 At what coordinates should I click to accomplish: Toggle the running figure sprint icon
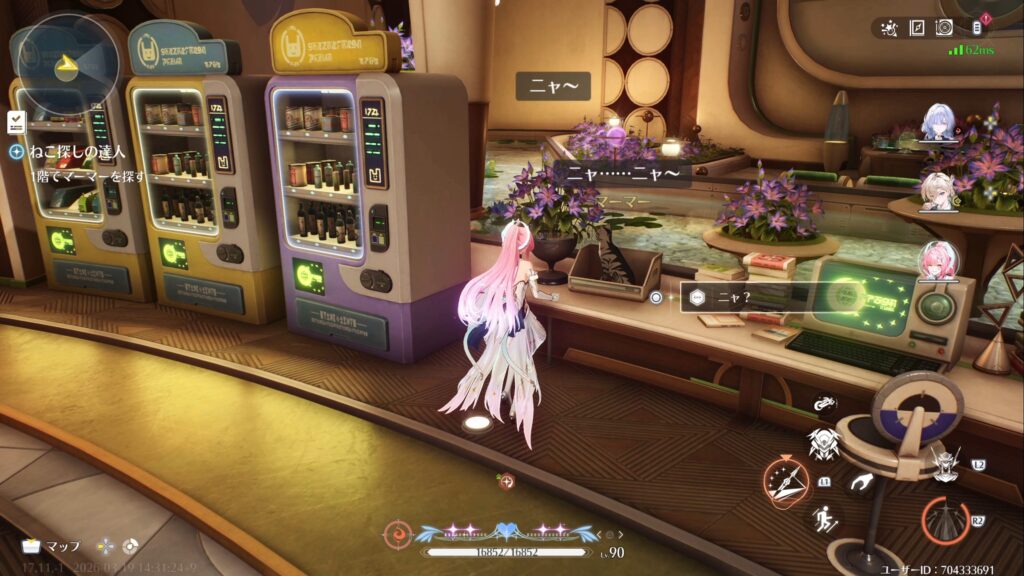(x=823, y=517)
